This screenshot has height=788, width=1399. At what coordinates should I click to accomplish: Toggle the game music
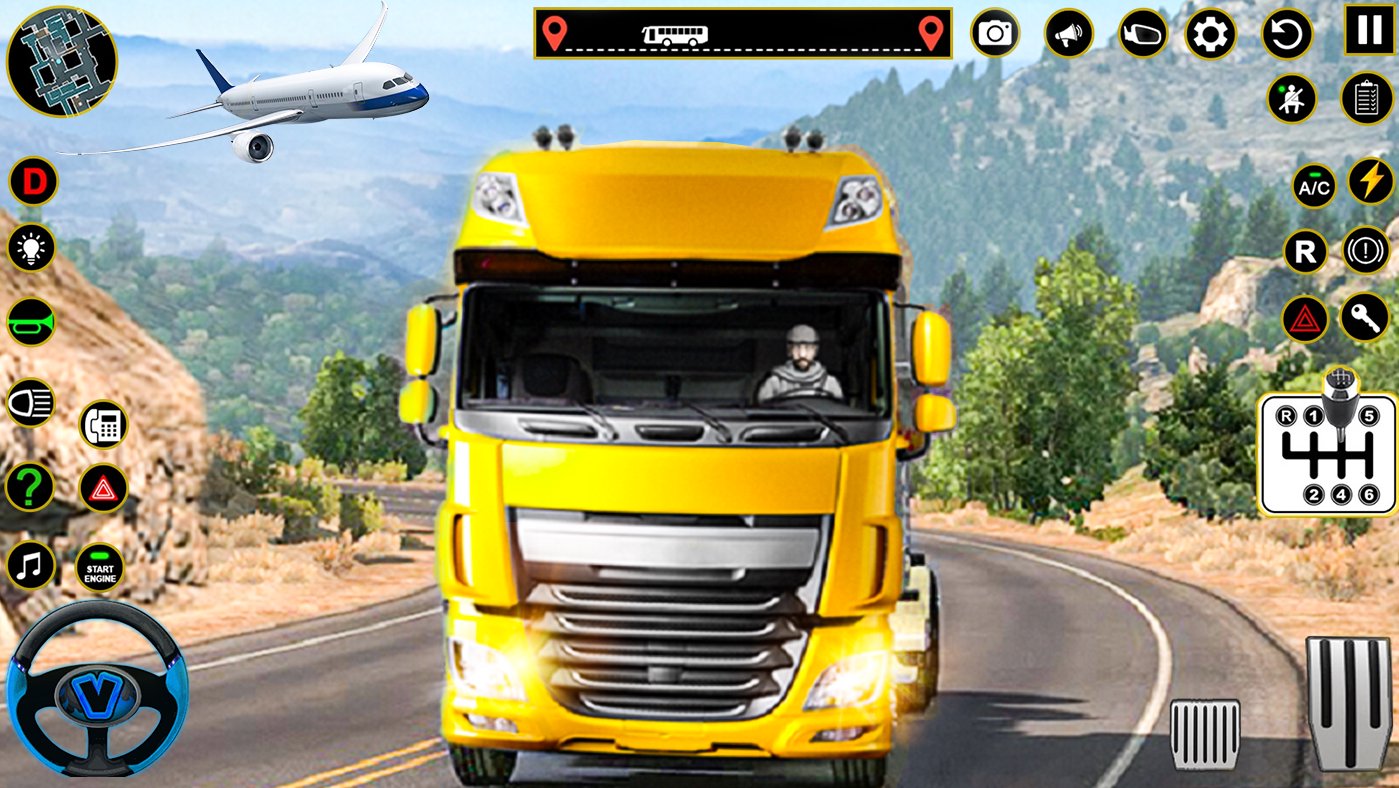tap(28, 562)
